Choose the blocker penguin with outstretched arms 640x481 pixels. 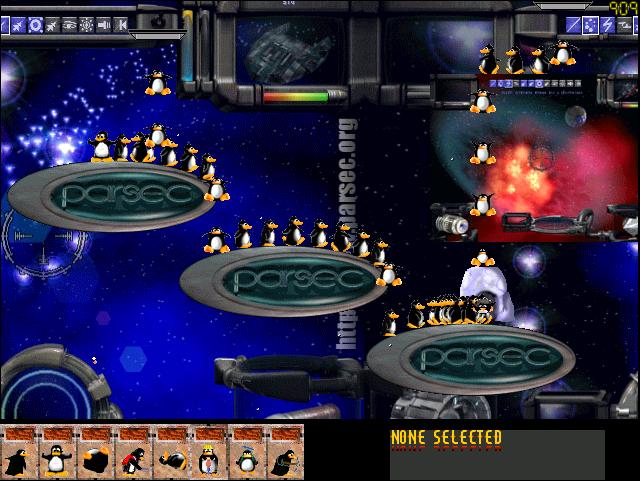coord(57,459)
